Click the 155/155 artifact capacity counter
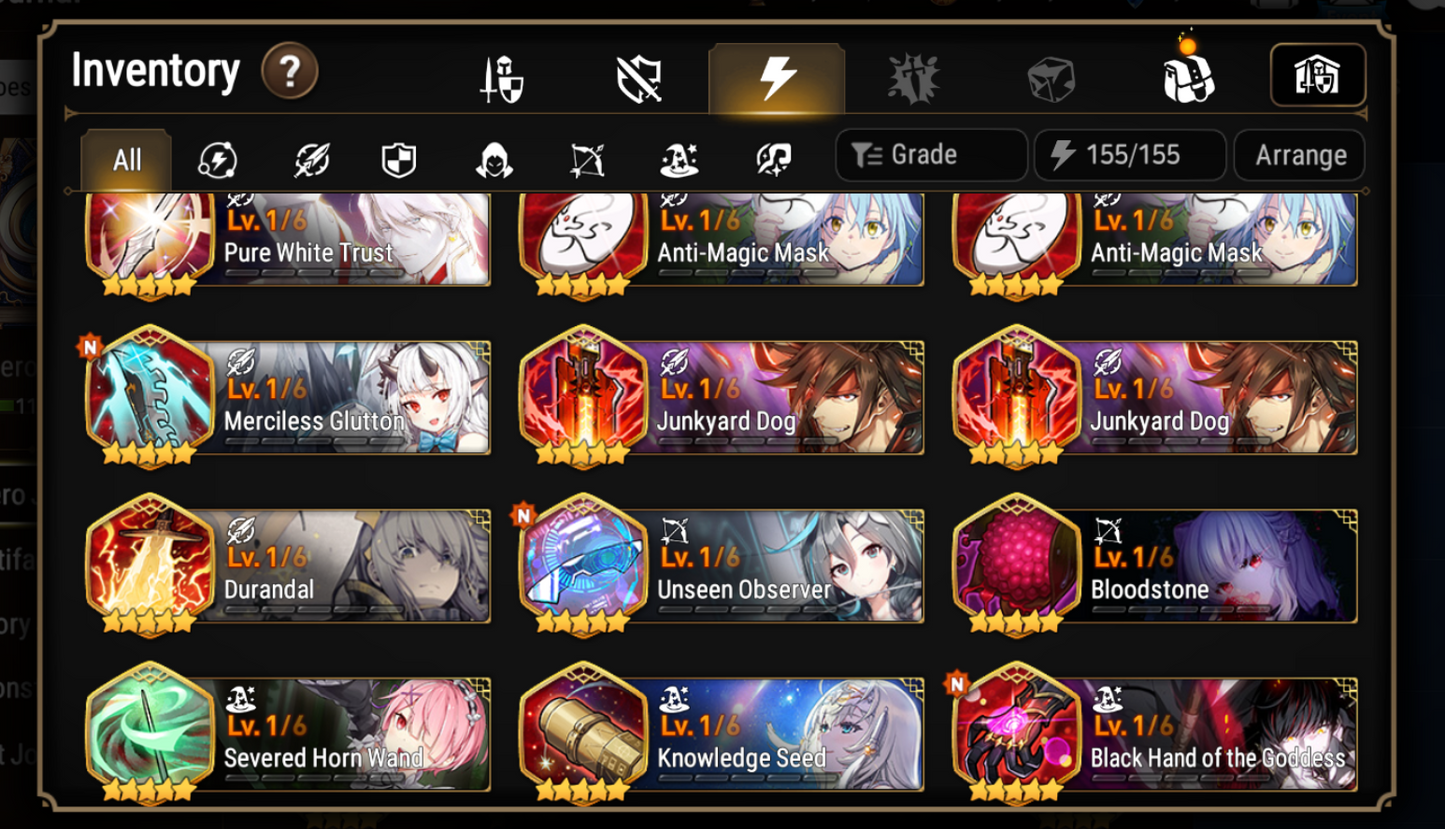The image size is (1445, 829). [1130, 155]
